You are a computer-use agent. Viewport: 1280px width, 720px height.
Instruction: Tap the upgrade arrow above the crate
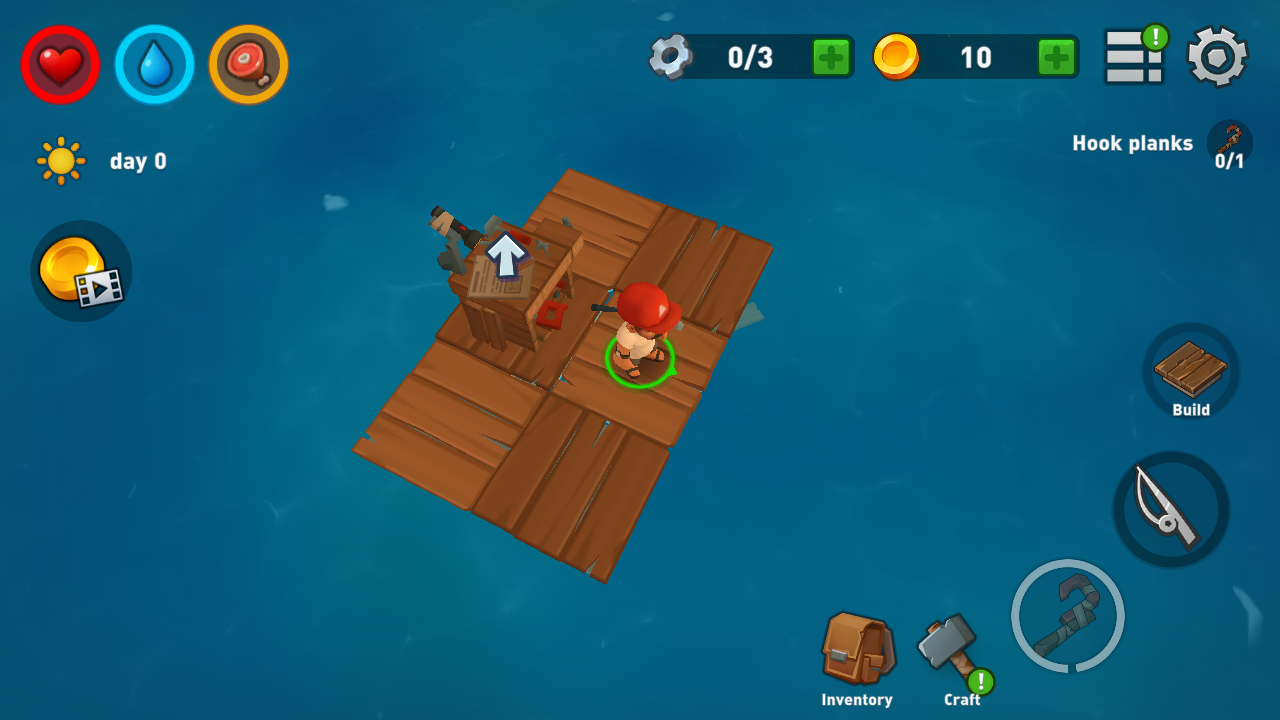(506, 254)
